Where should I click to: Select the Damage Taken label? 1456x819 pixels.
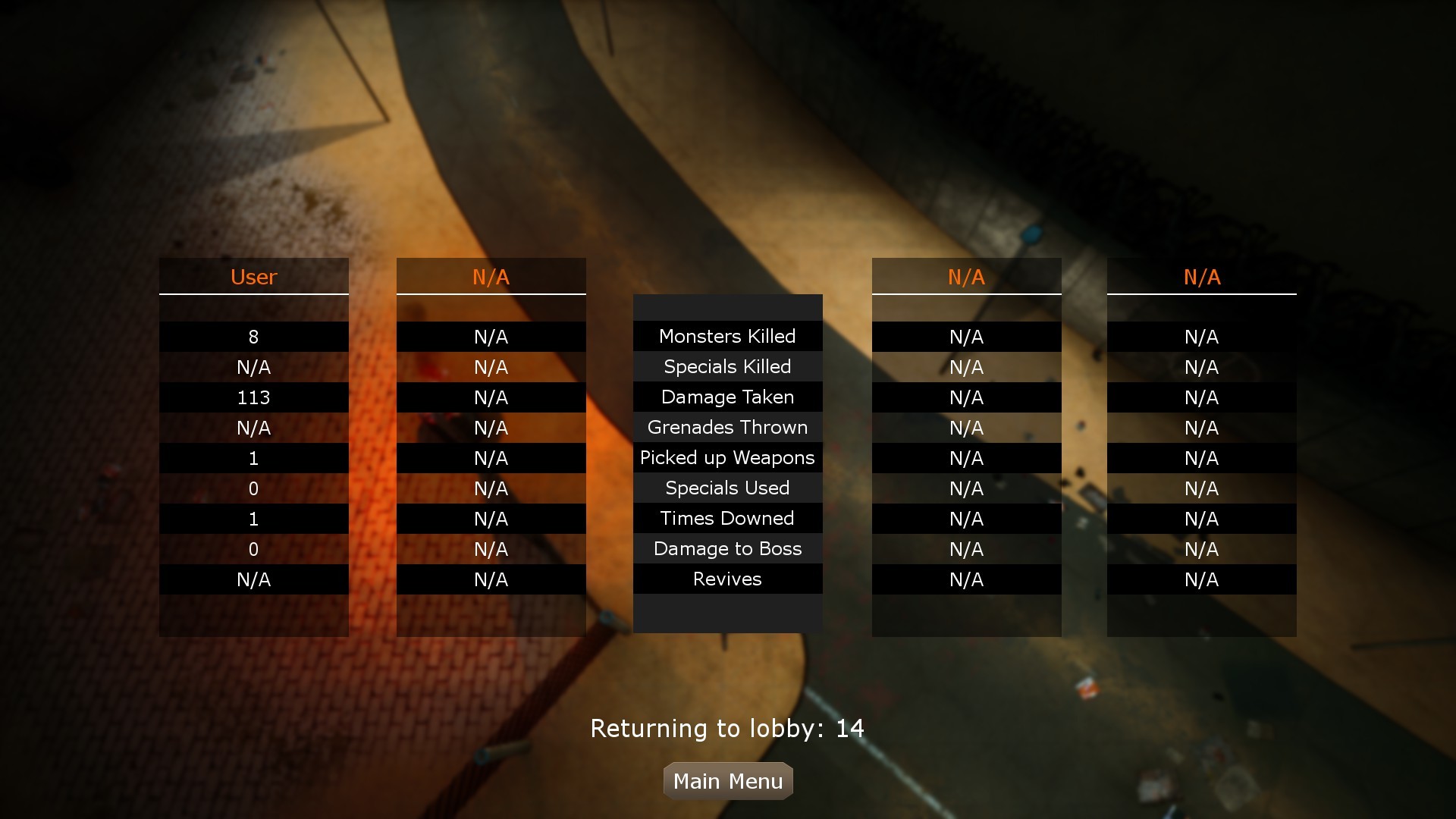[727, 397]
